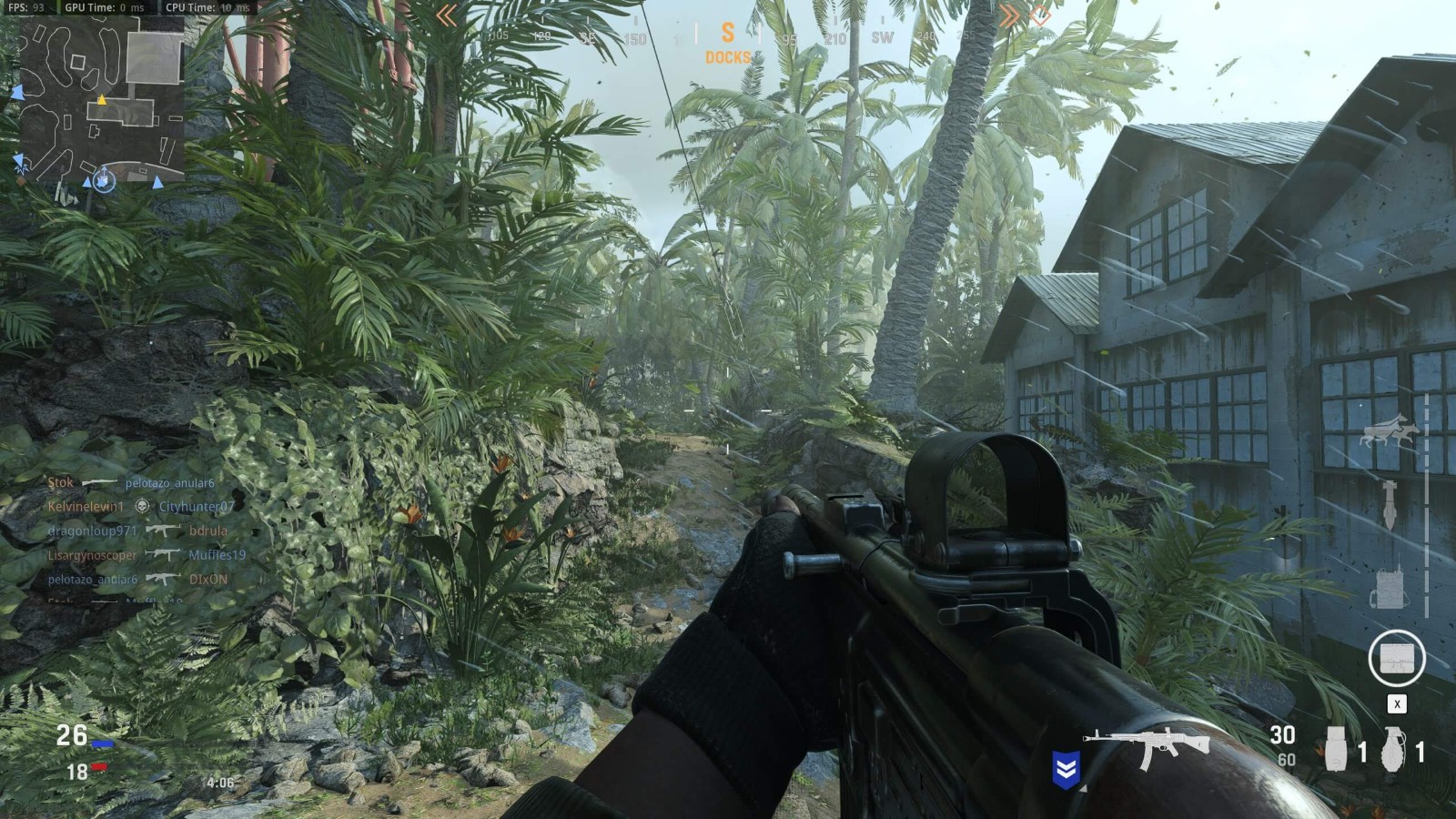The width and height of the screenshot is (1456, 819).
Task: Select the frag grenade icon
Action: point(1393,750)
